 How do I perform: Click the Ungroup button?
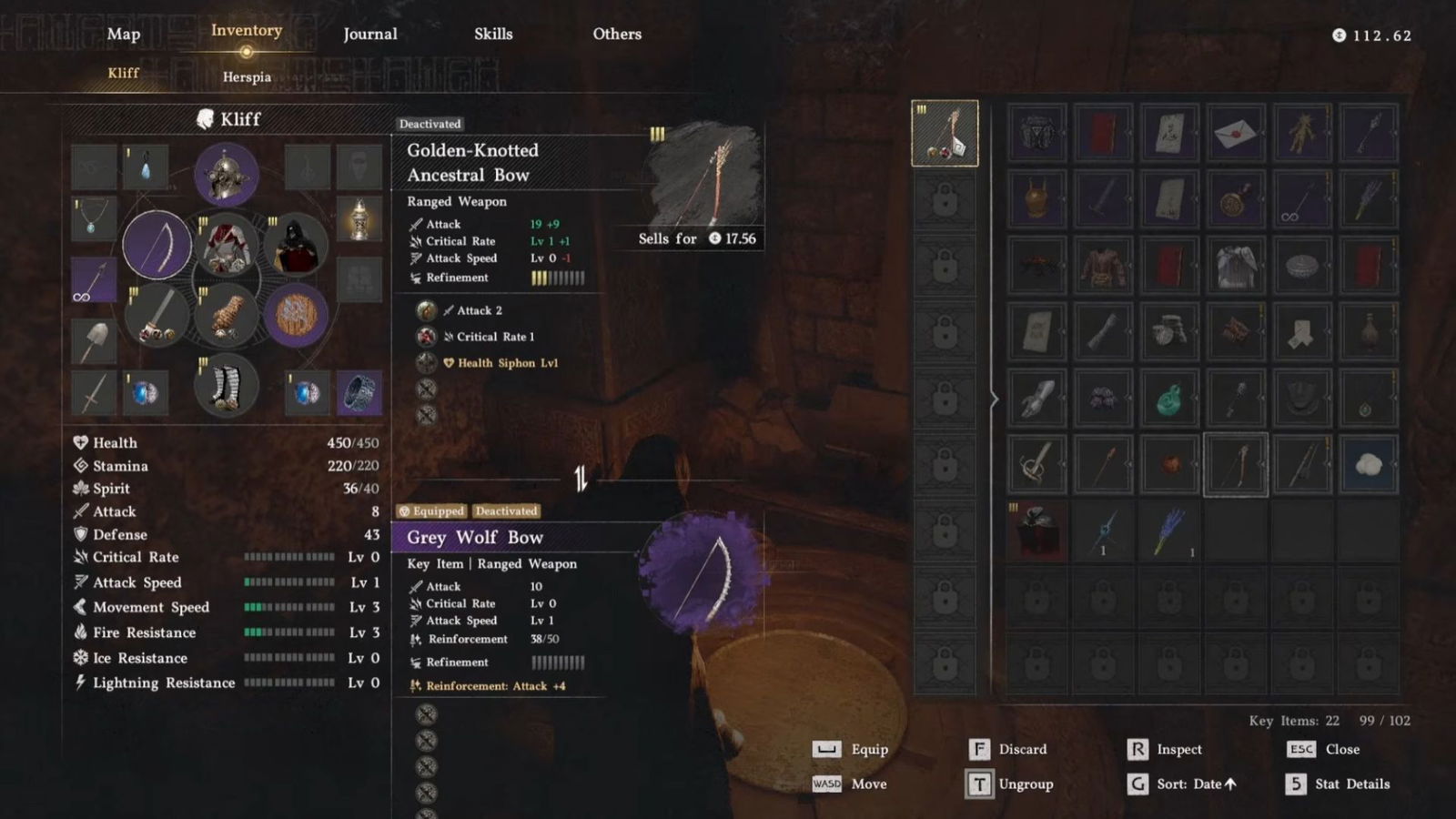coord(1010,784)
